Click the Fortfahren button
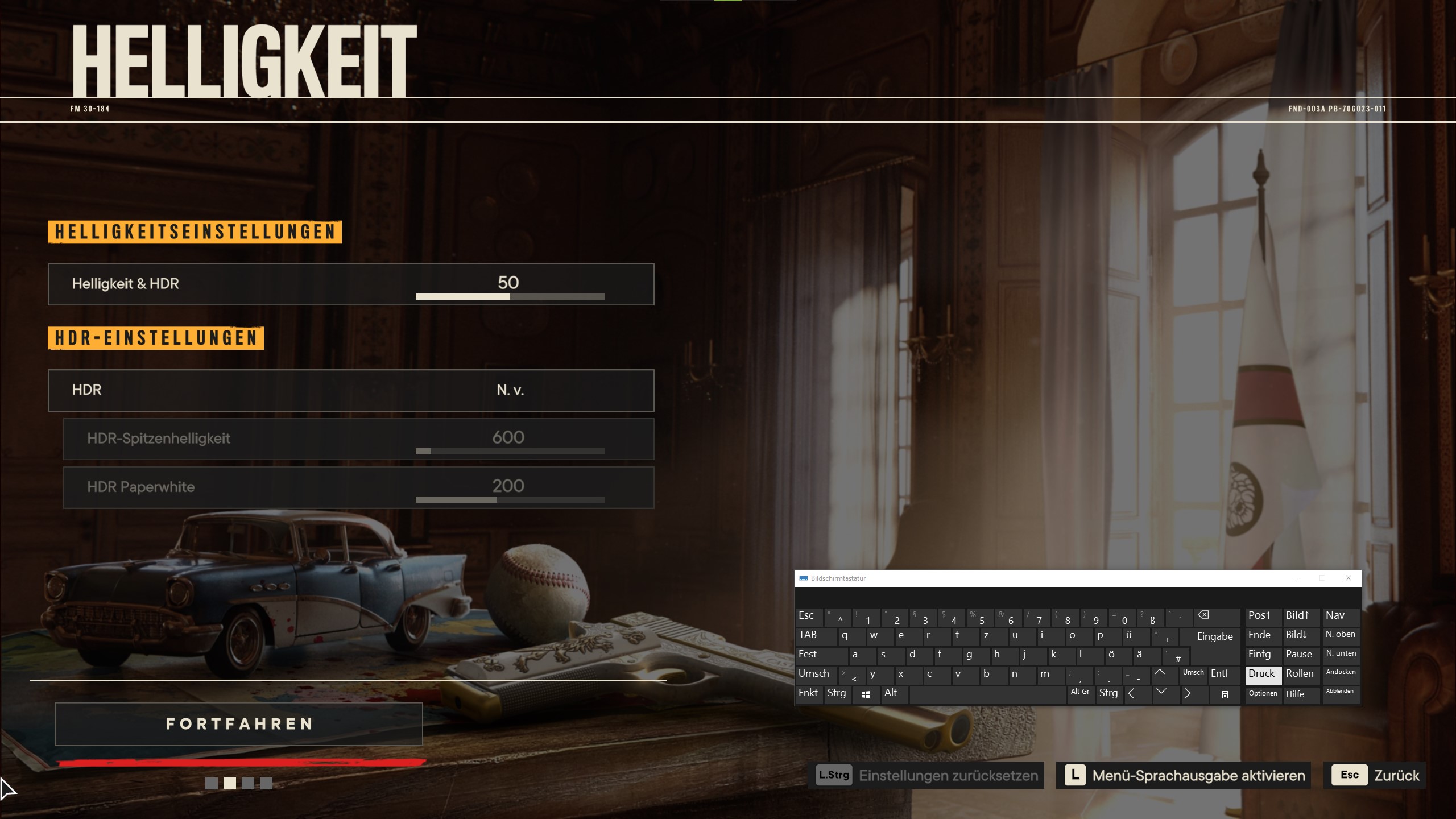Image resolution: width=1456 pixels, height=819 pixels. [x=238, y=724]
